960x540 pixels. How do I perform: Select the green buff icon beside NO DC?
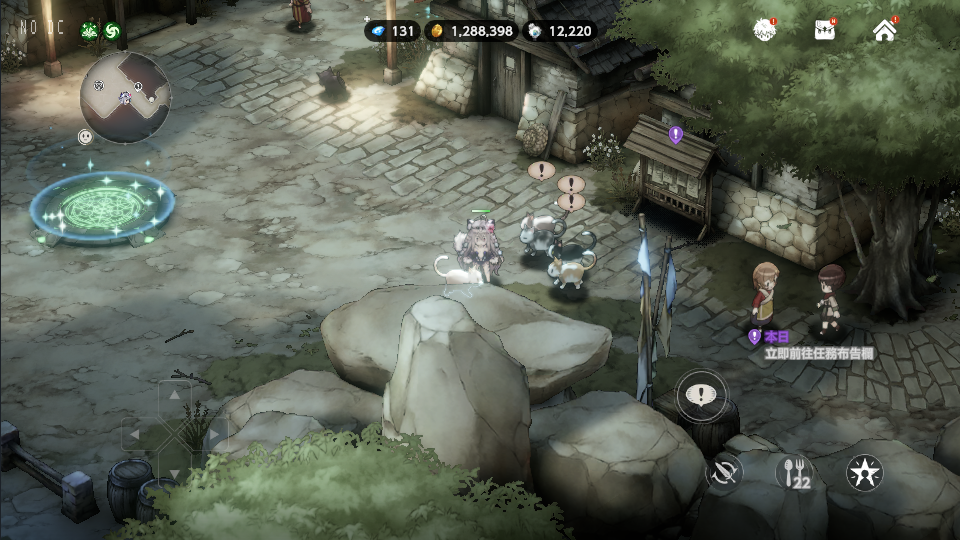[x=90, y=31]
